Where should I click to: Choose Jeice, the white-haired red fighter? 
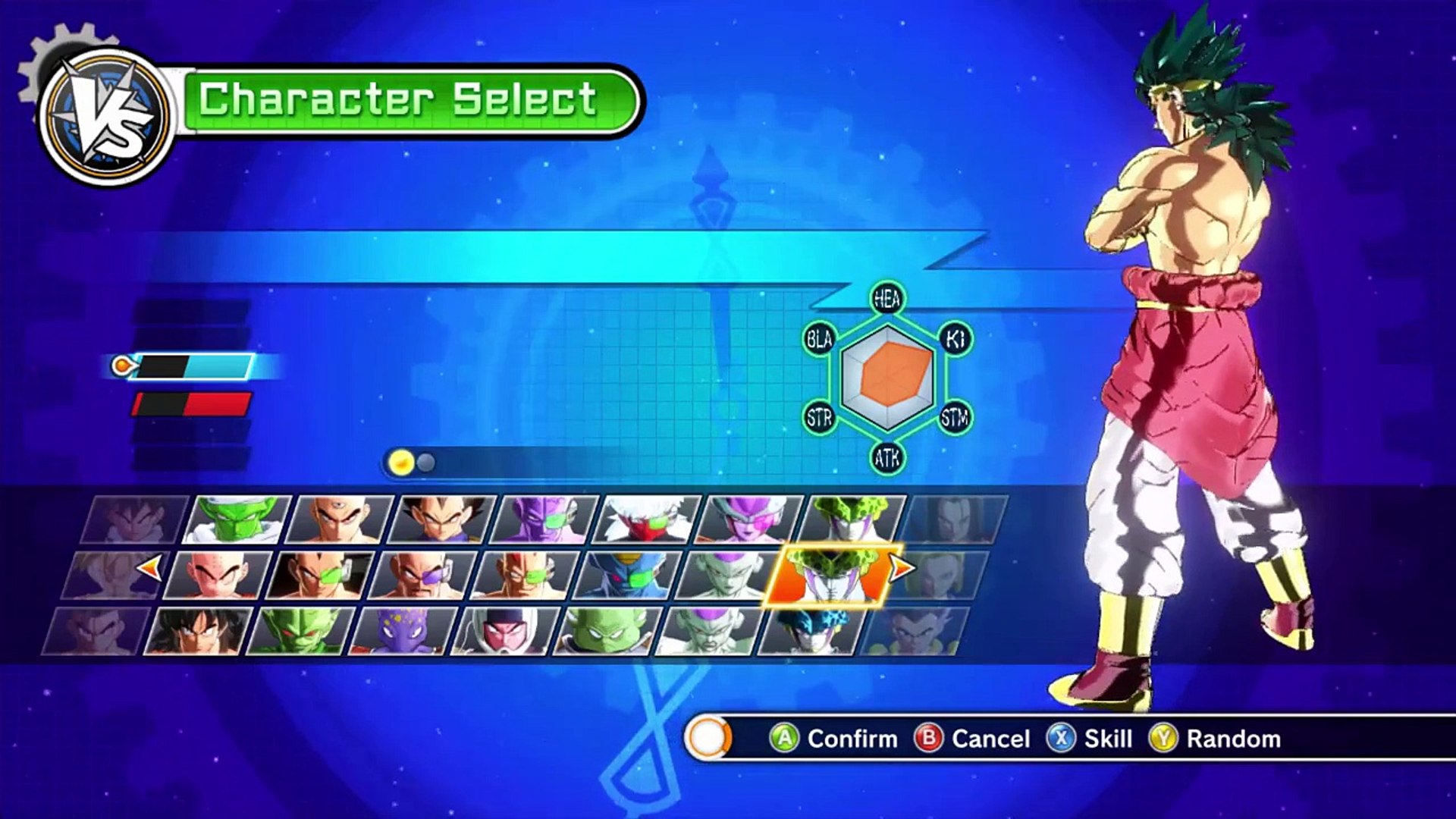646,519
